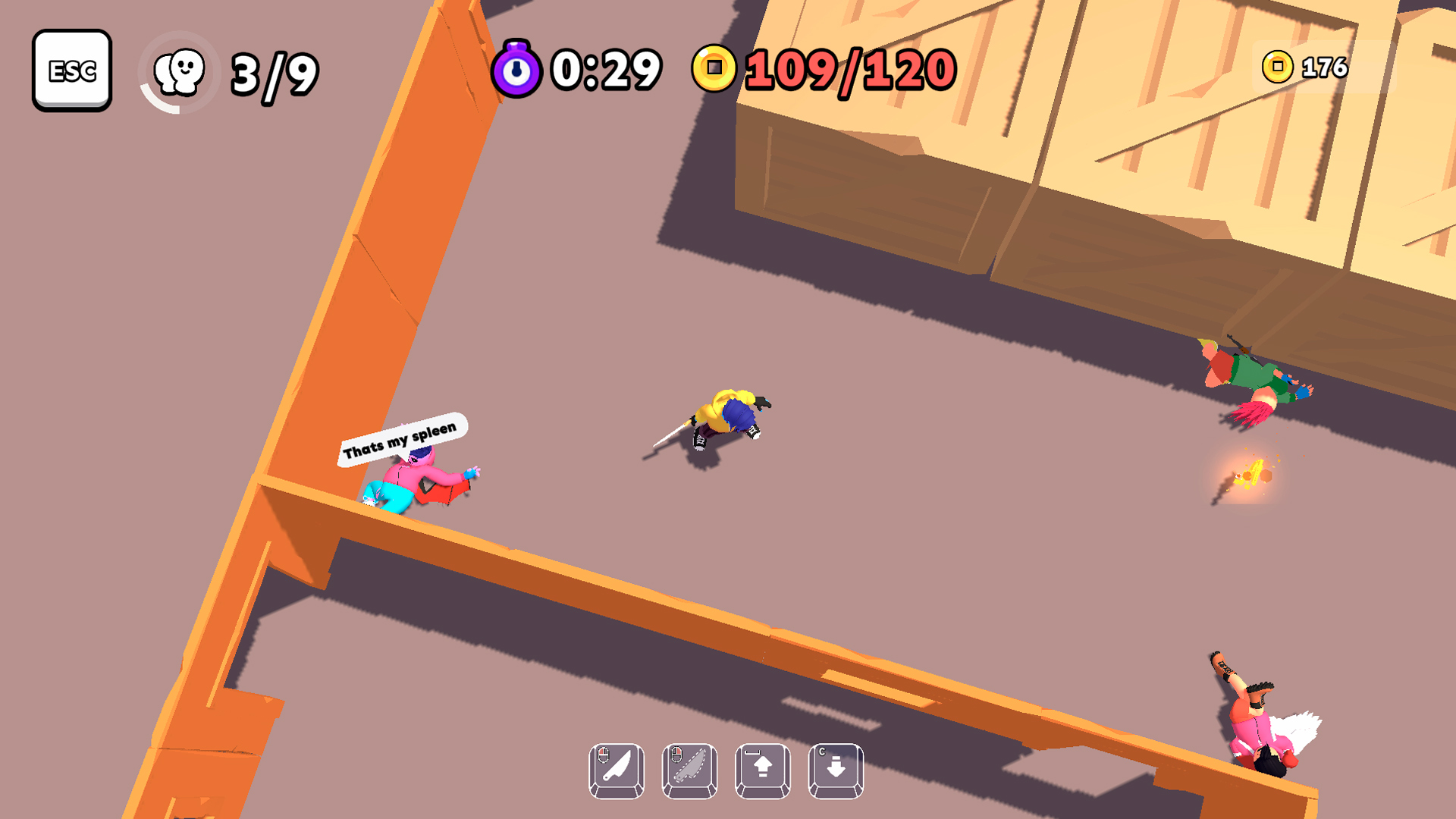Click the jump arrow hotkey icon
Viewport: 1456px width, 819px height.
click(762, 771)
